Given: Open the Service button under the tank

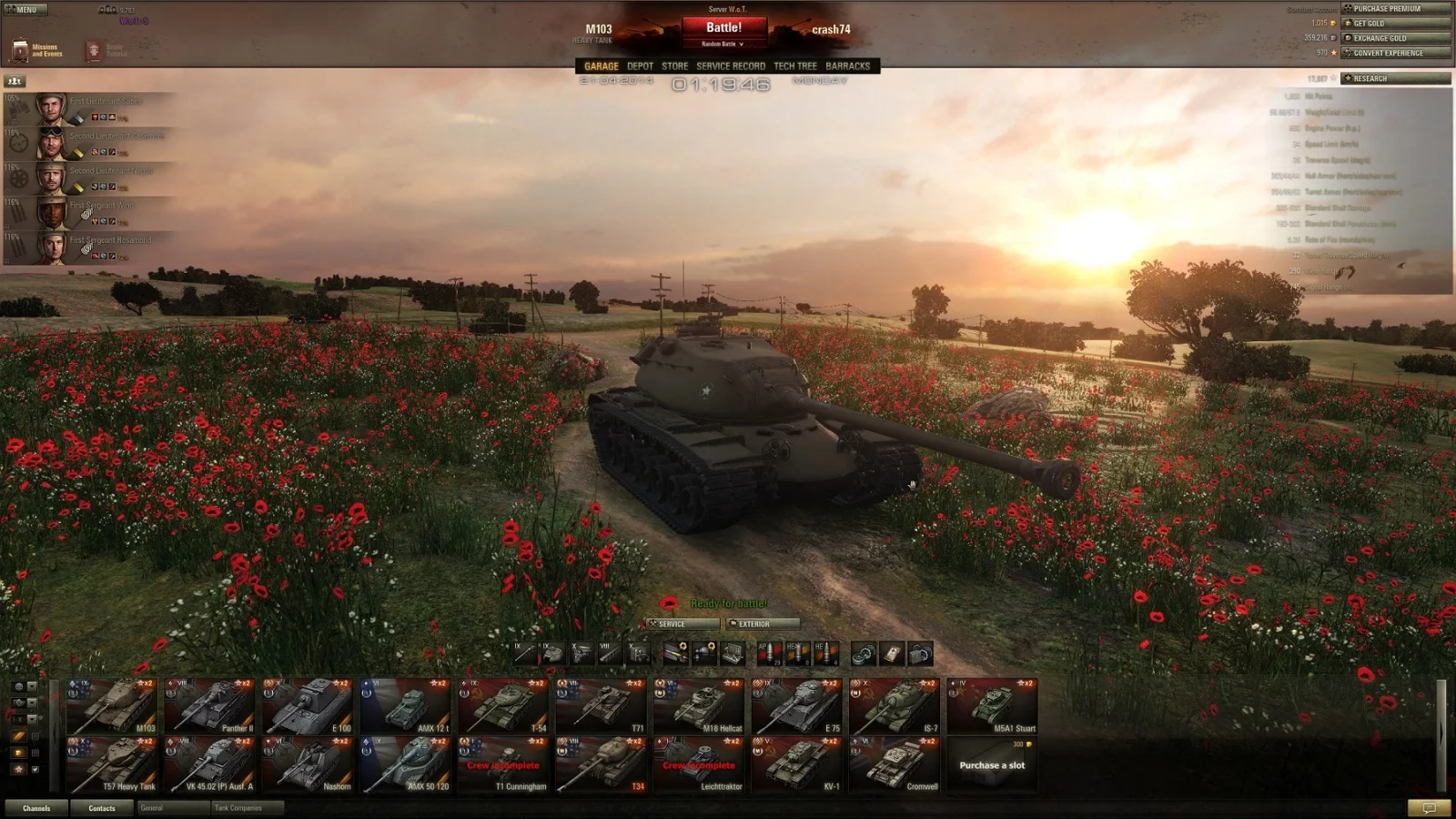Looking at the screenshot, I should coord(682,624).
